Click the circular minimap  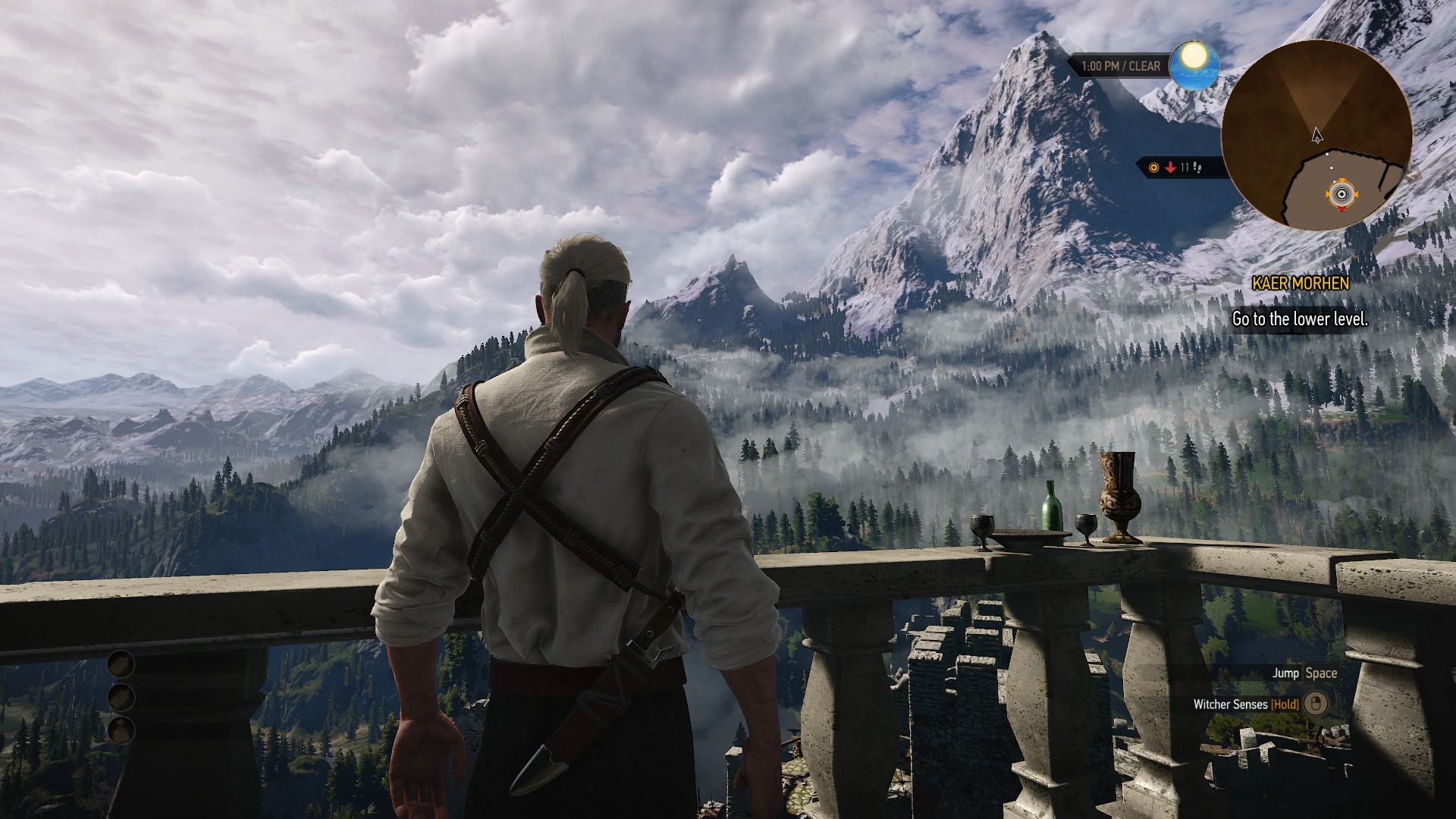[1316, 135]
